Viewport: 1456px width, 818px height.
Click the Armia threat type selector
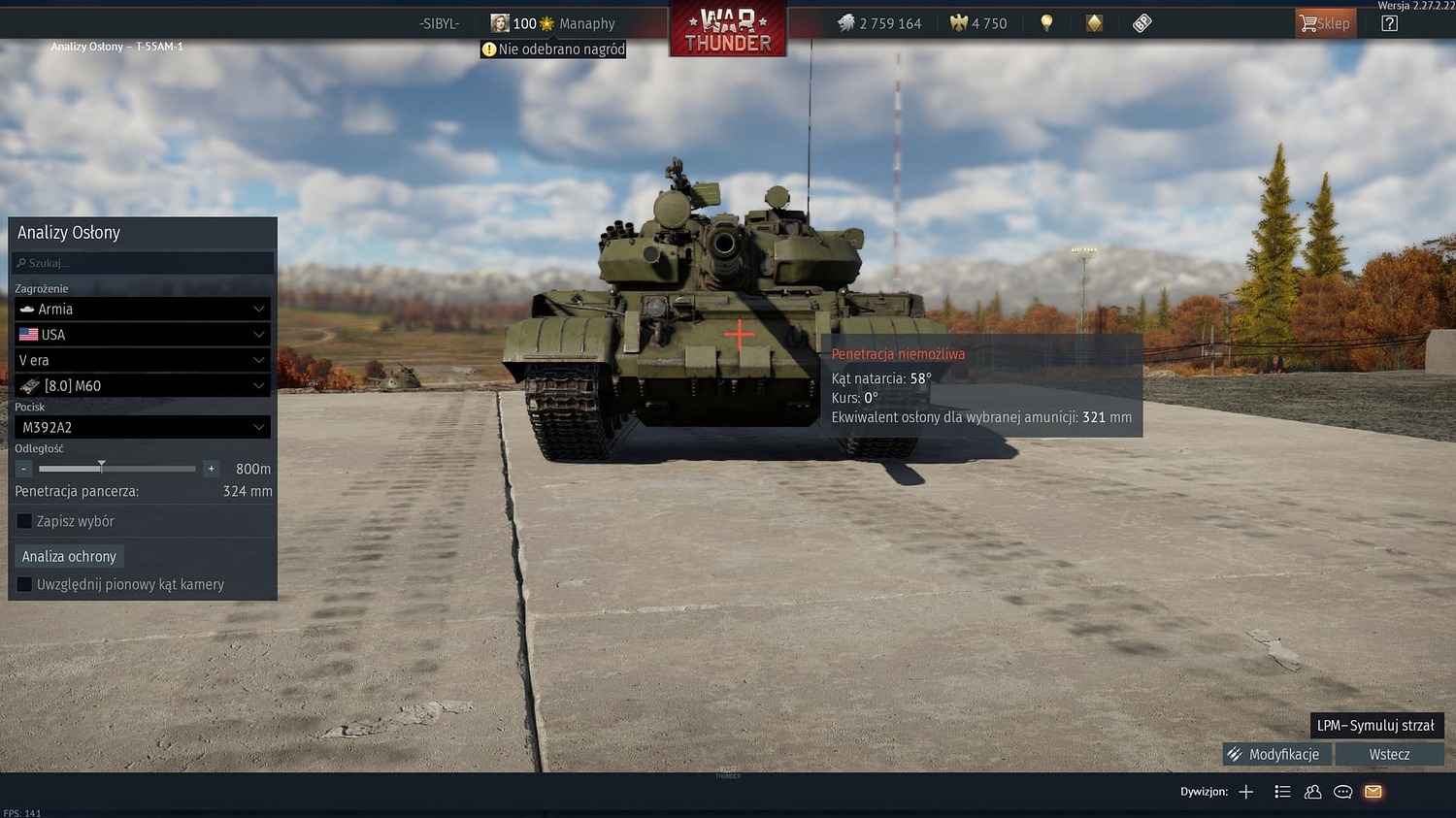click(x=142, y=309)
